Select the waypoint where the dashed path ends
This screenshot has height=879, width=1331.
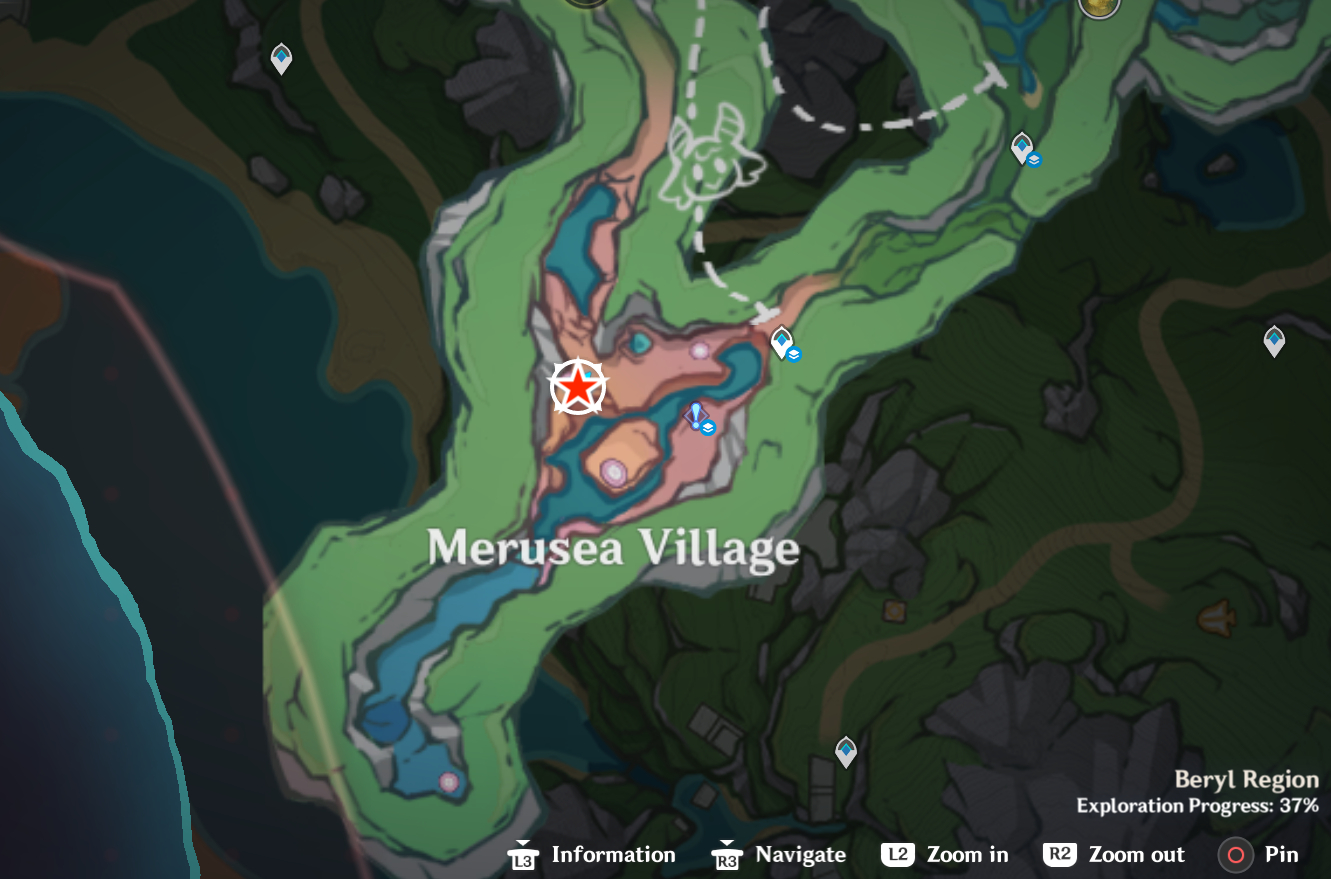click(781, 342)
